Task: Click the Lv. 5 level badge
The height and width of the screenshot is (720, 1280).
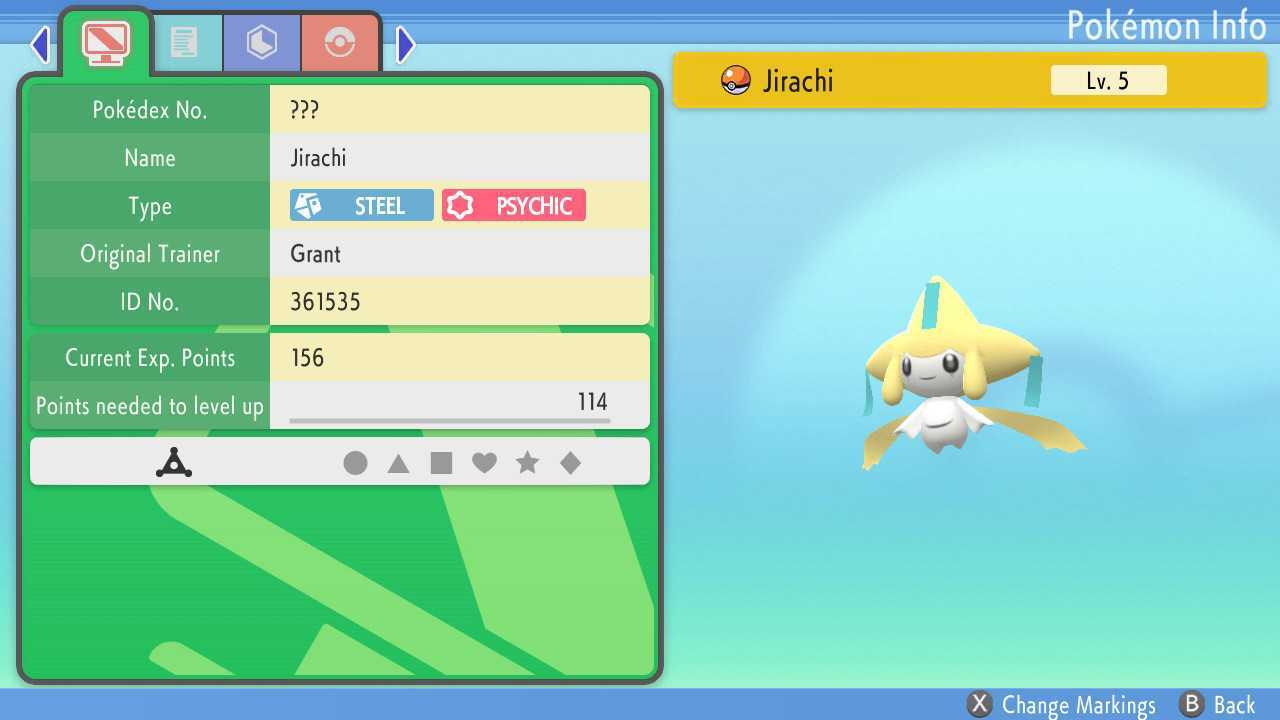Action: [1108, 81]
